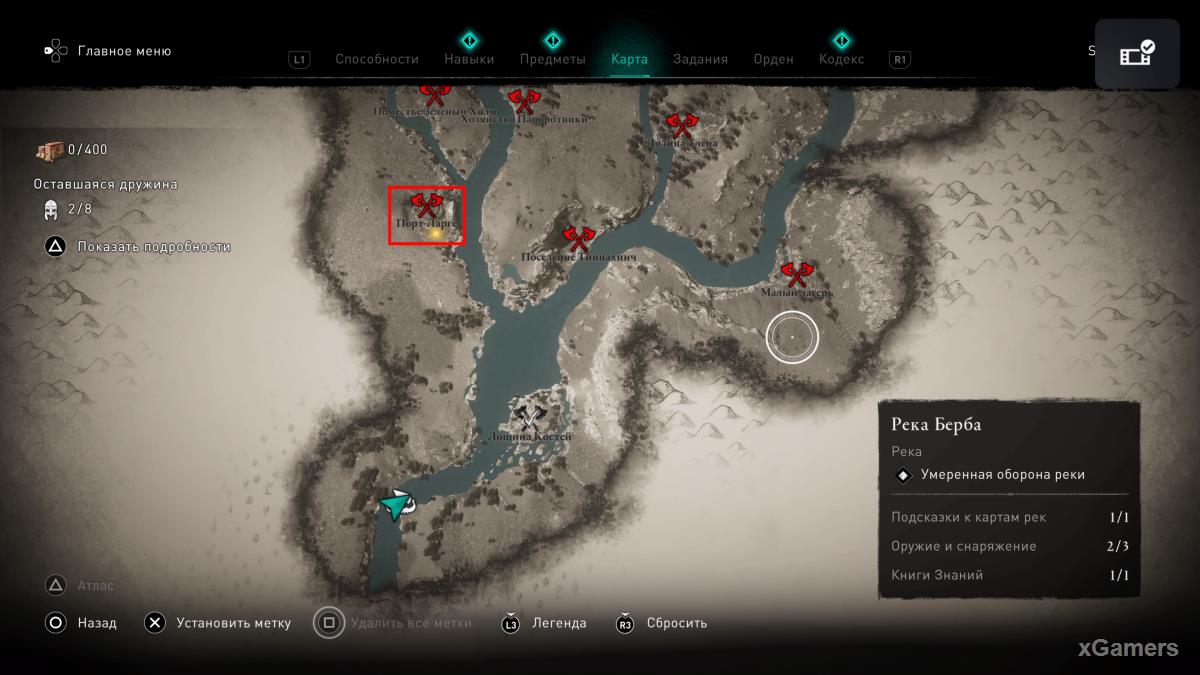Open the Задания tab
This screenshot has height=675, width=1200.
700,59
